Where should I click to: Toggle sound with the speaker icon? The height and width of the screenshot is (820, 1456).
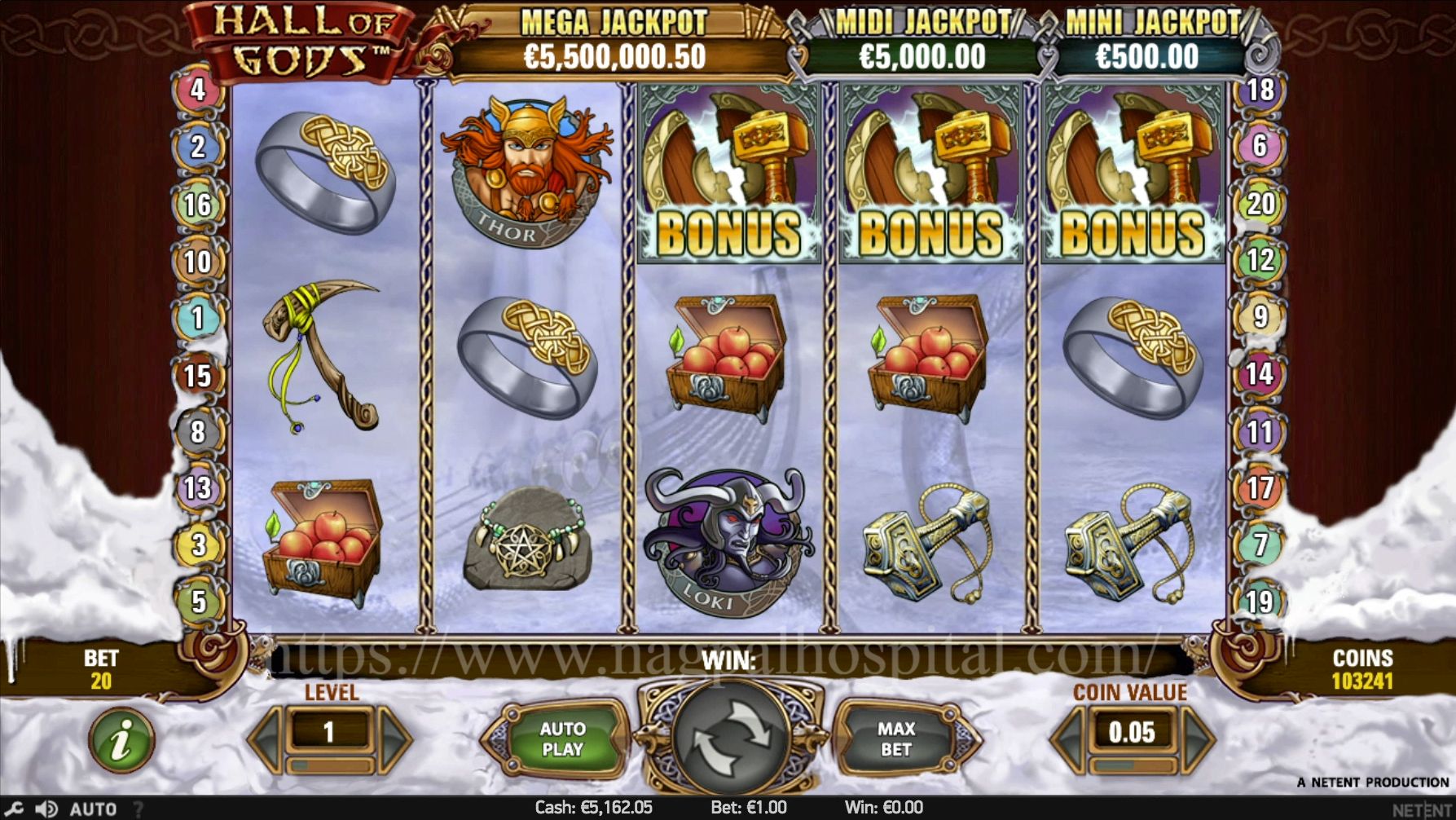point(46,809)
